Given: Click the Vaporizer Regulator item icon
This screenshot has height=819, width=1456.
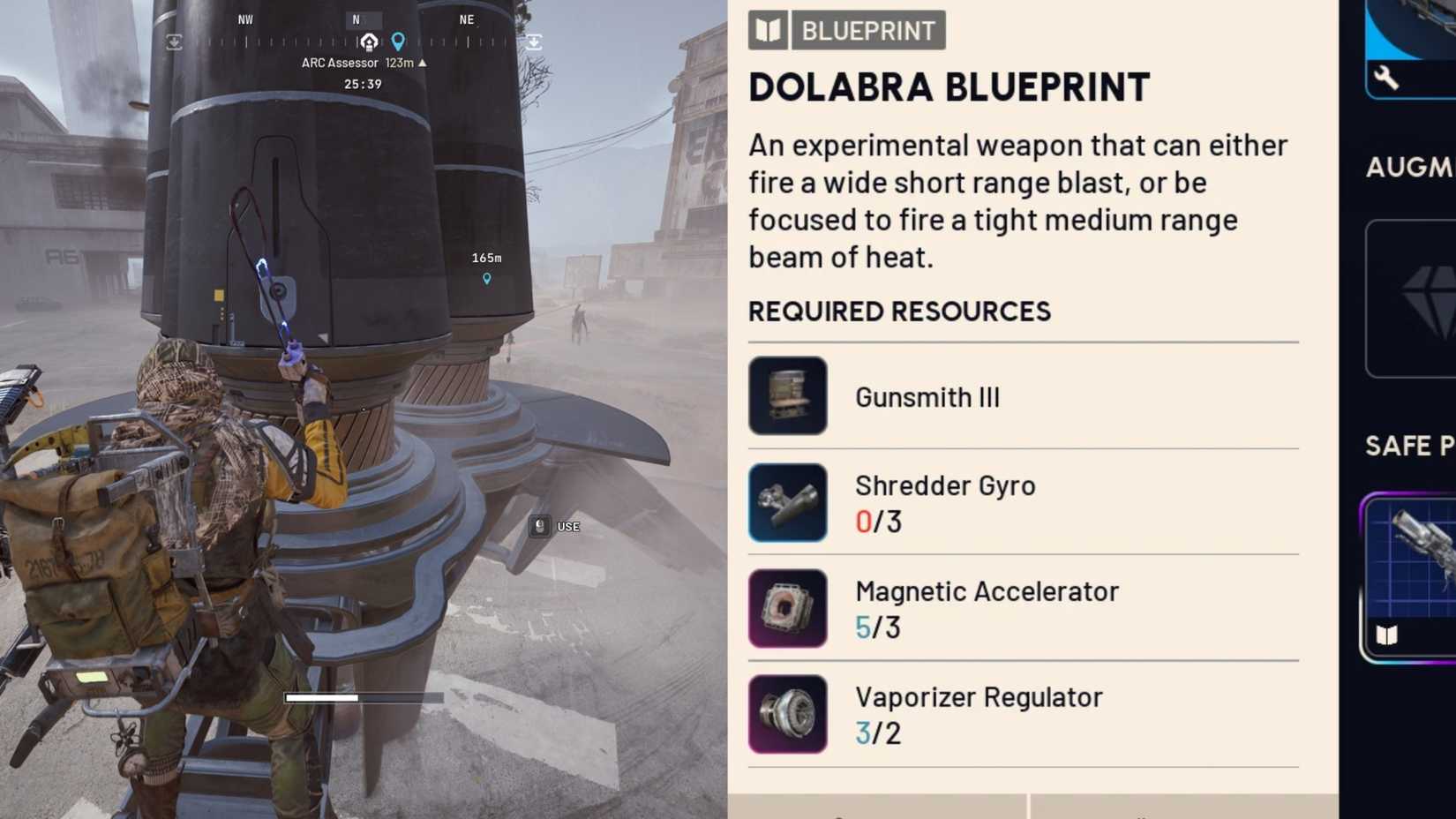Looking at the screenshot, I should point(787,713).
